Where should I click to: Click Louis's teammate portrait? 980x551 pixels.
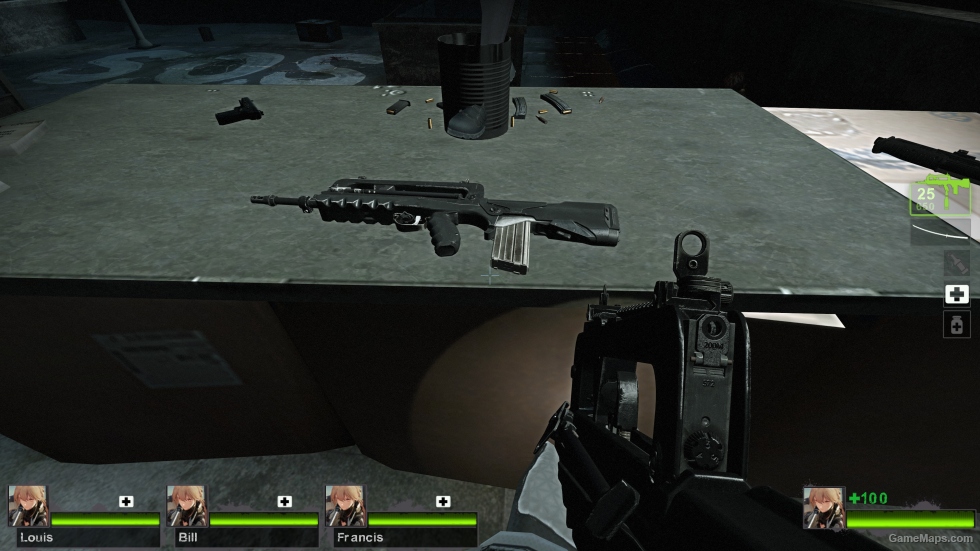pos(28,506)
